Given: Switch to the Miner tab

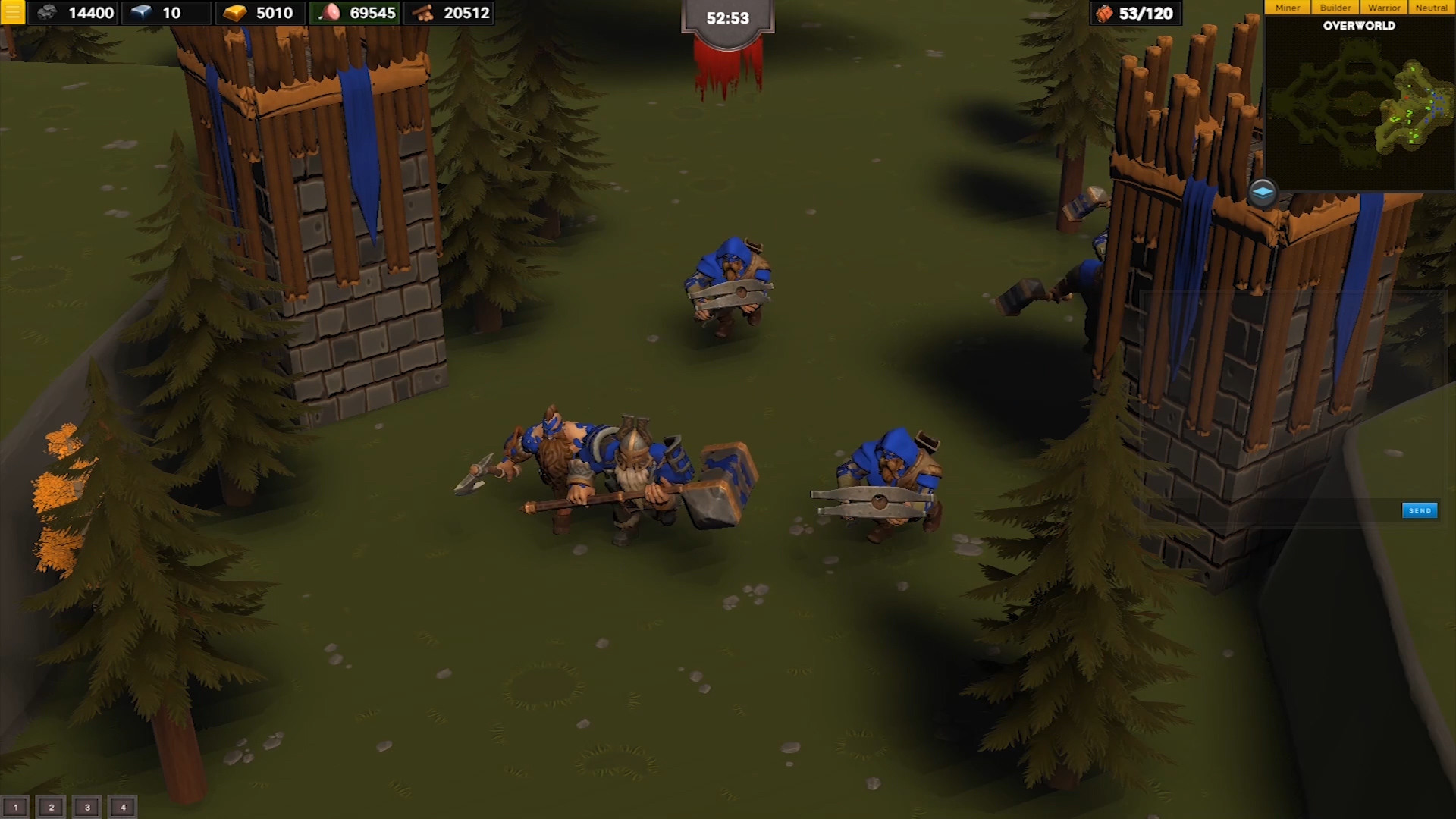Looking at the screenshot, I should pyautogui.click(x=1287, y=7).
